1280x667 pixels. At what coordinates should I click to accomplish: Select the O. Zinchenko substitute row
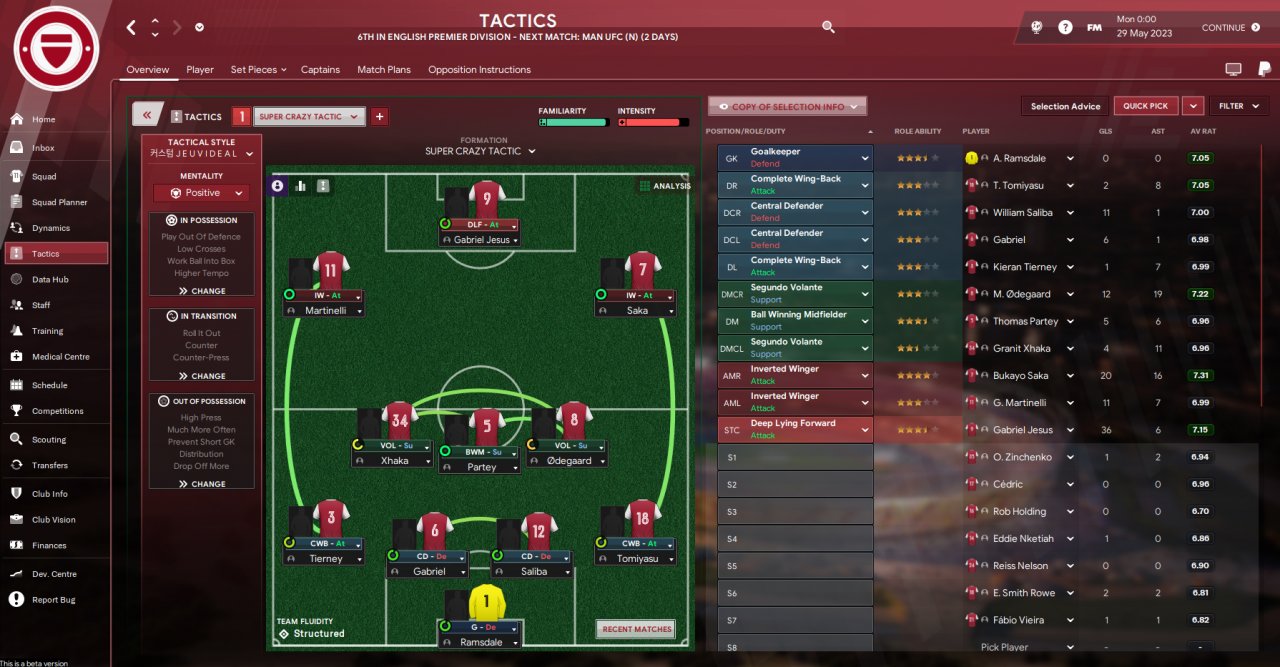[1020, 457]
